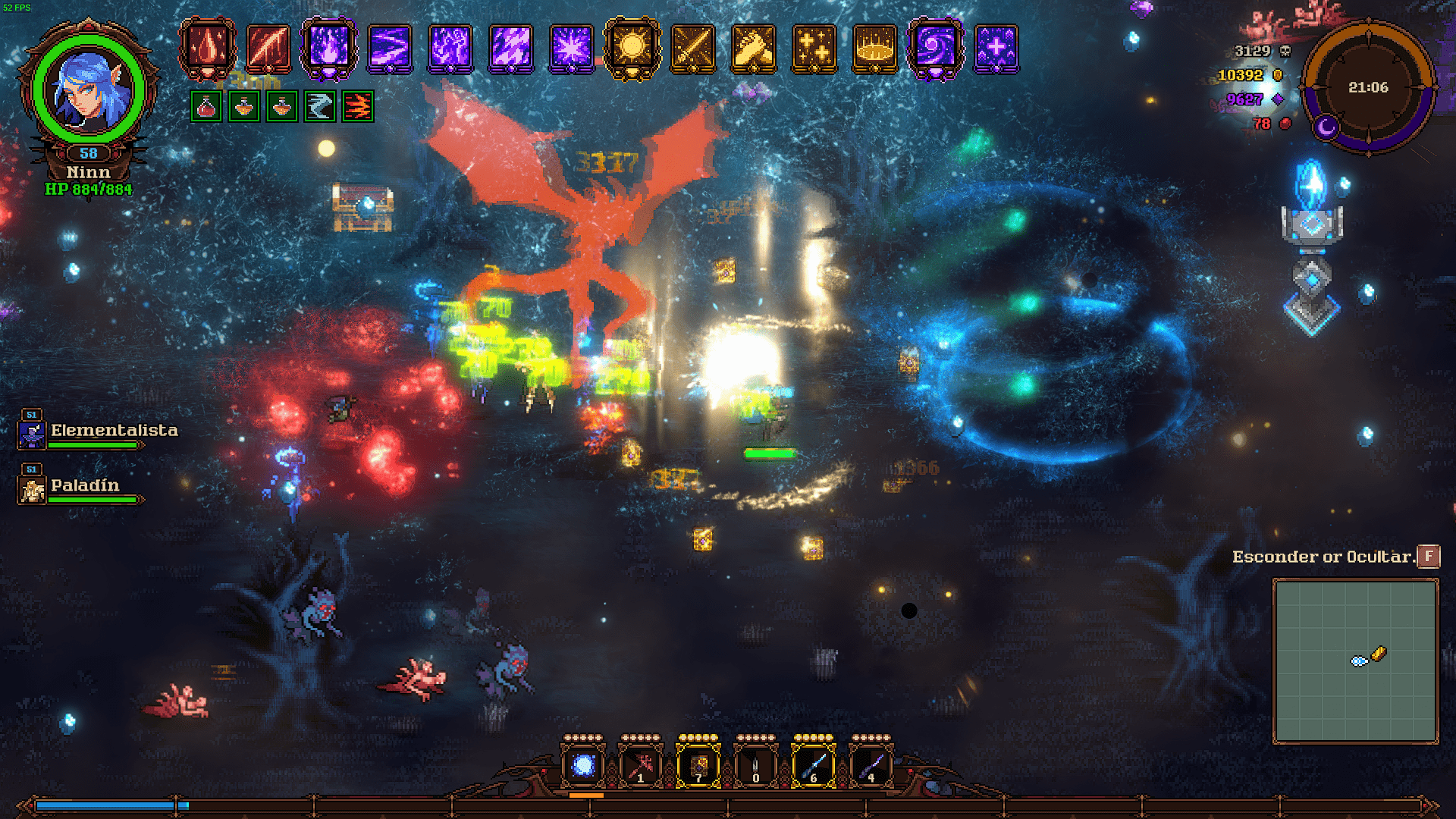1456x819 pixels.
Task: Open the minimap
Action: pos(1355,661)
